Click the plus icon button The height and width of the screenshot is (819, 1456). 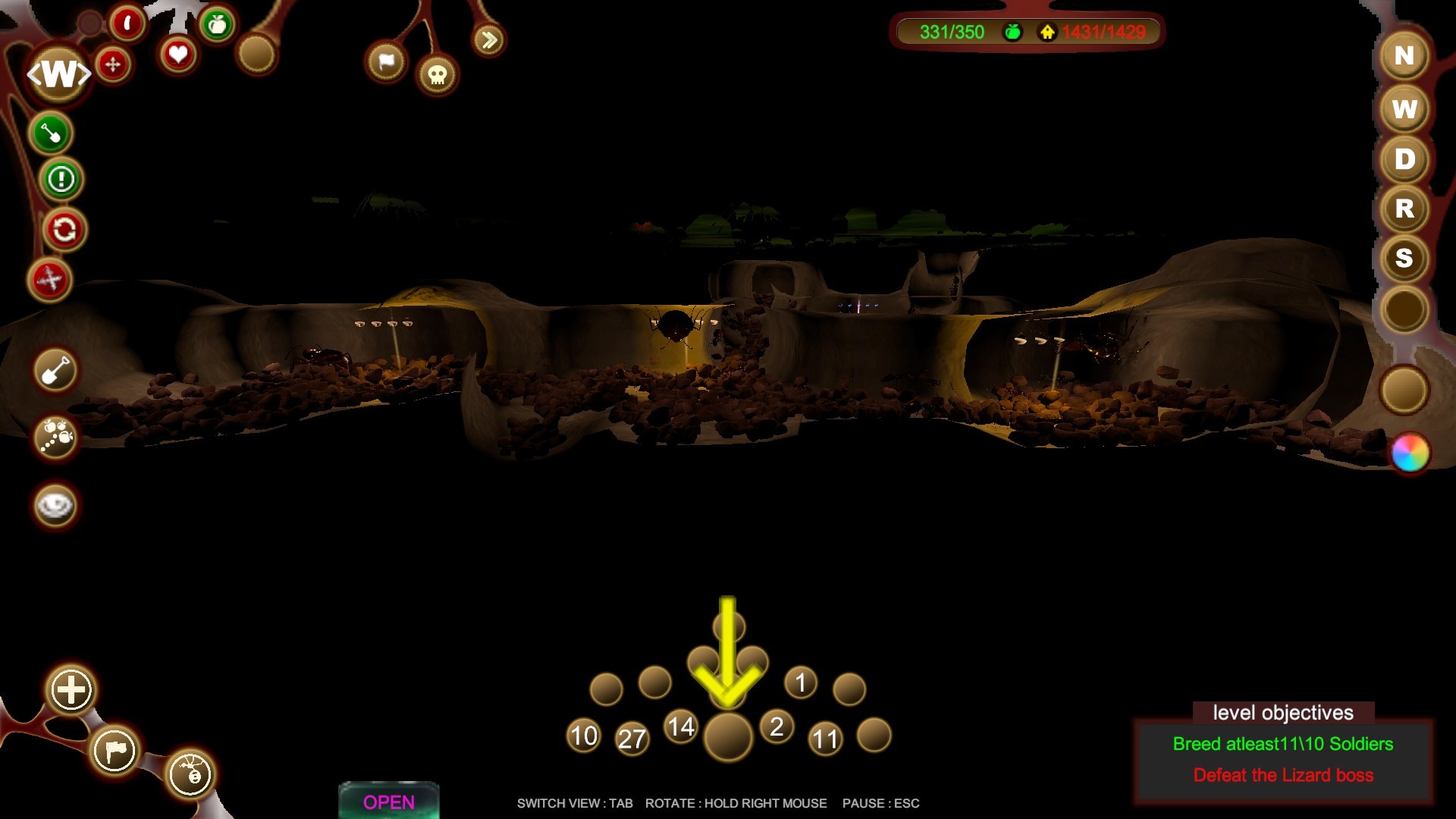tap(71, 690)
